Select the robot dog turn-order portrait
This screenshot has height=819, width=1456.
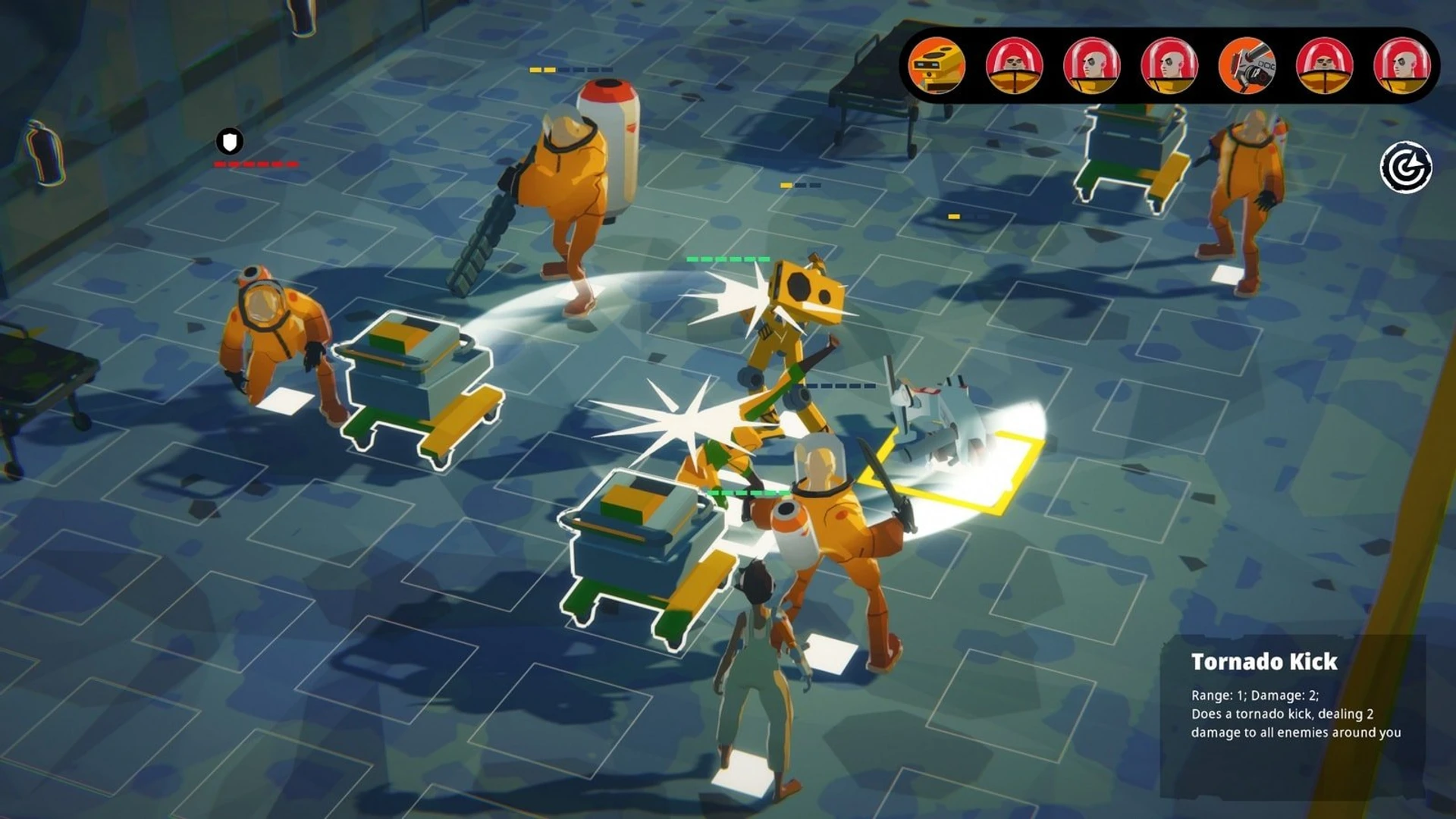pos(1246,66)
